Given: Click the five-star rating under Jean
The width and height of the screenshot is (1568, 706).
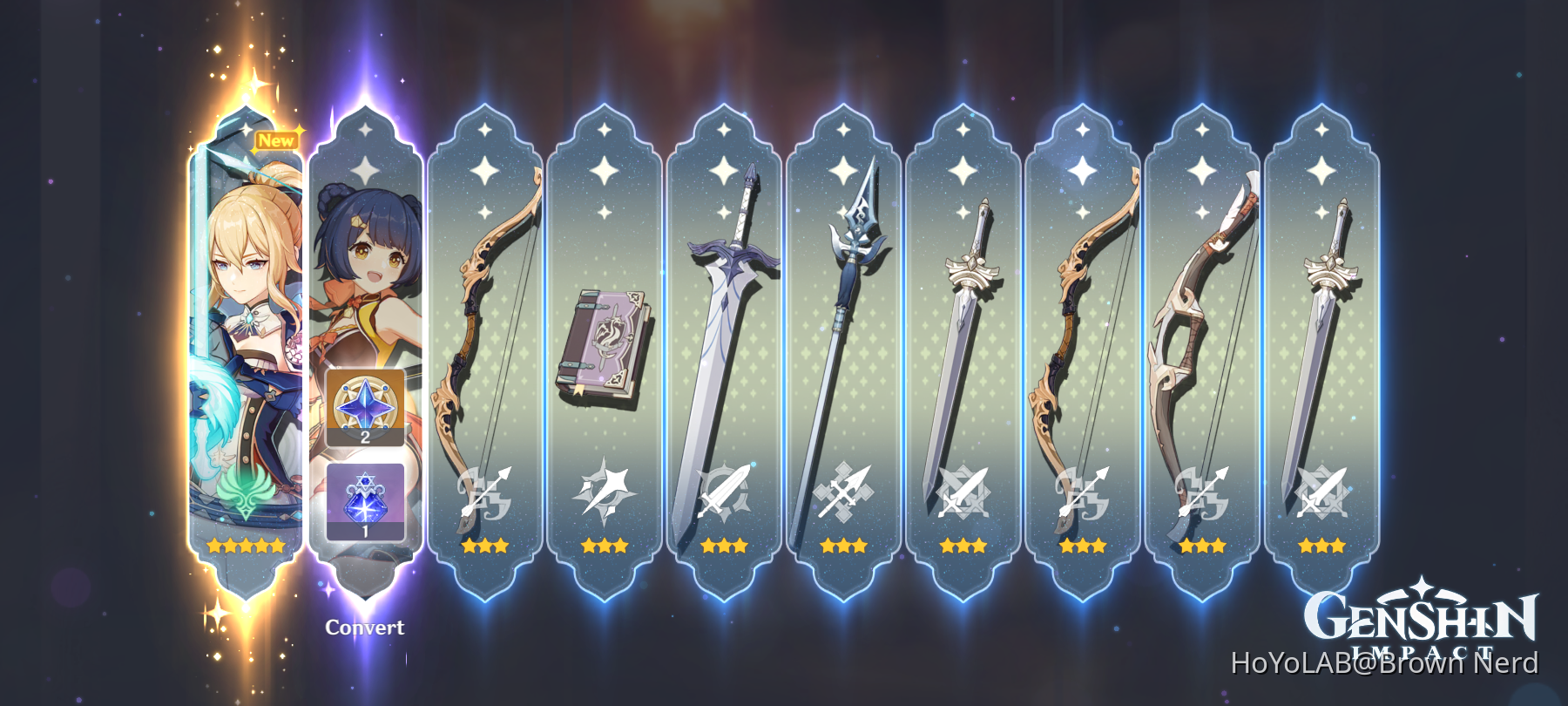Looking at the screenshot, I should [244, 545].
